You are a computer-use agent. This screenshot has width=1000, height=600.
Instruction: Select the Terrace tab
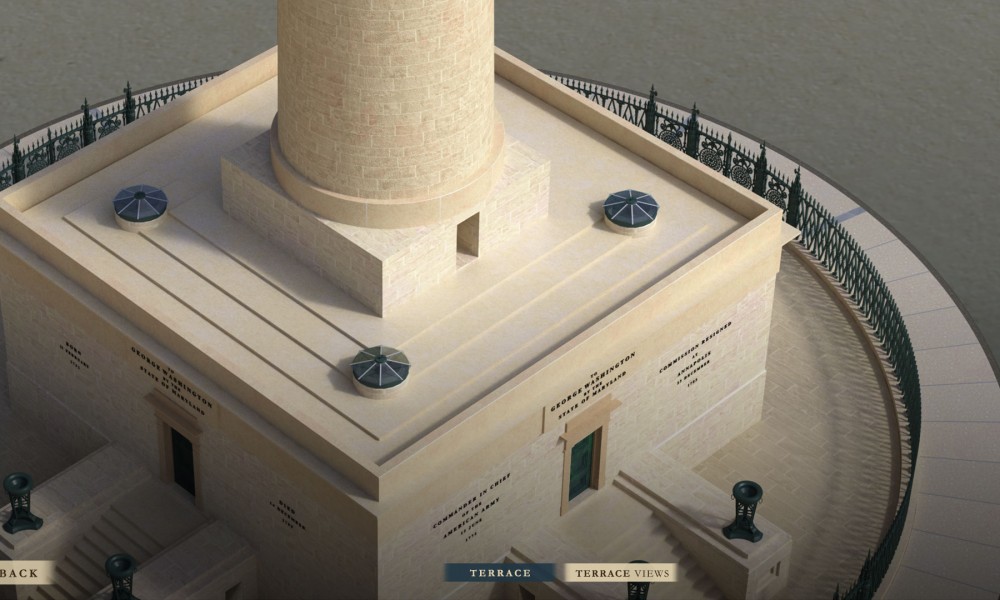point(499,573)
